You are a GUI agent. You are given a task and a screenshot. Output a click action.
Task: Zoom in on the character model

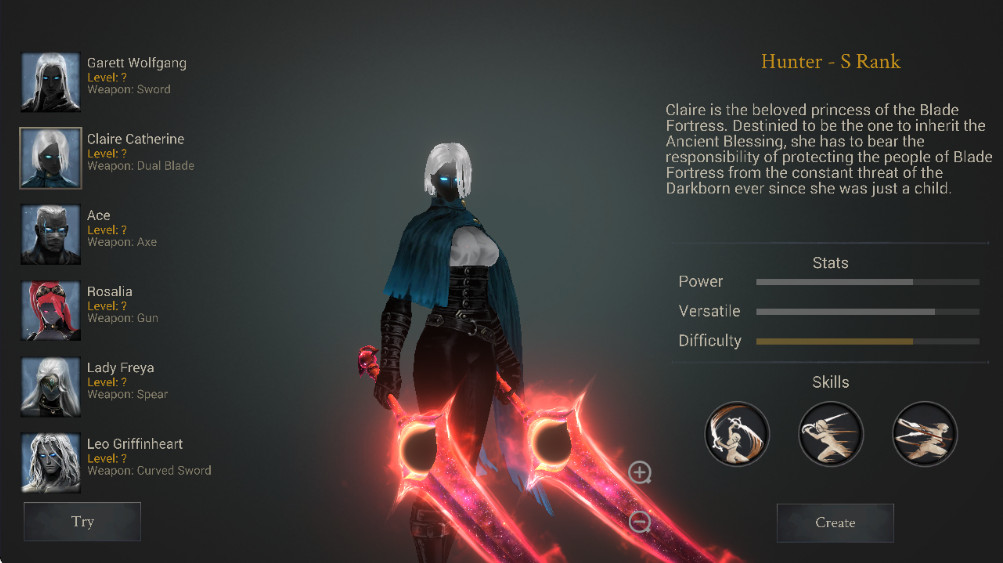click(x=640, y=472)
